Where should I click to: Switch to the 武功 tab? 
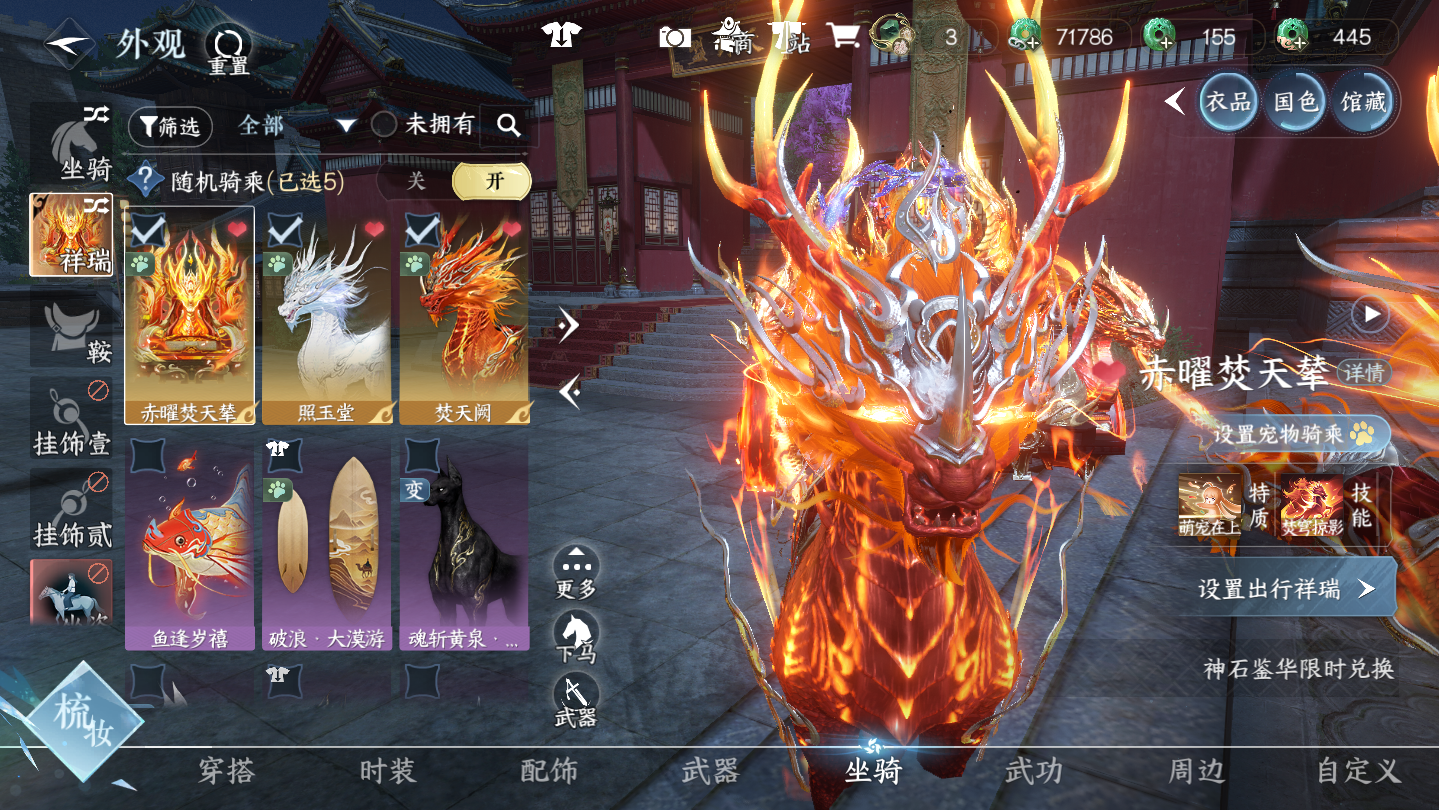1033,771
